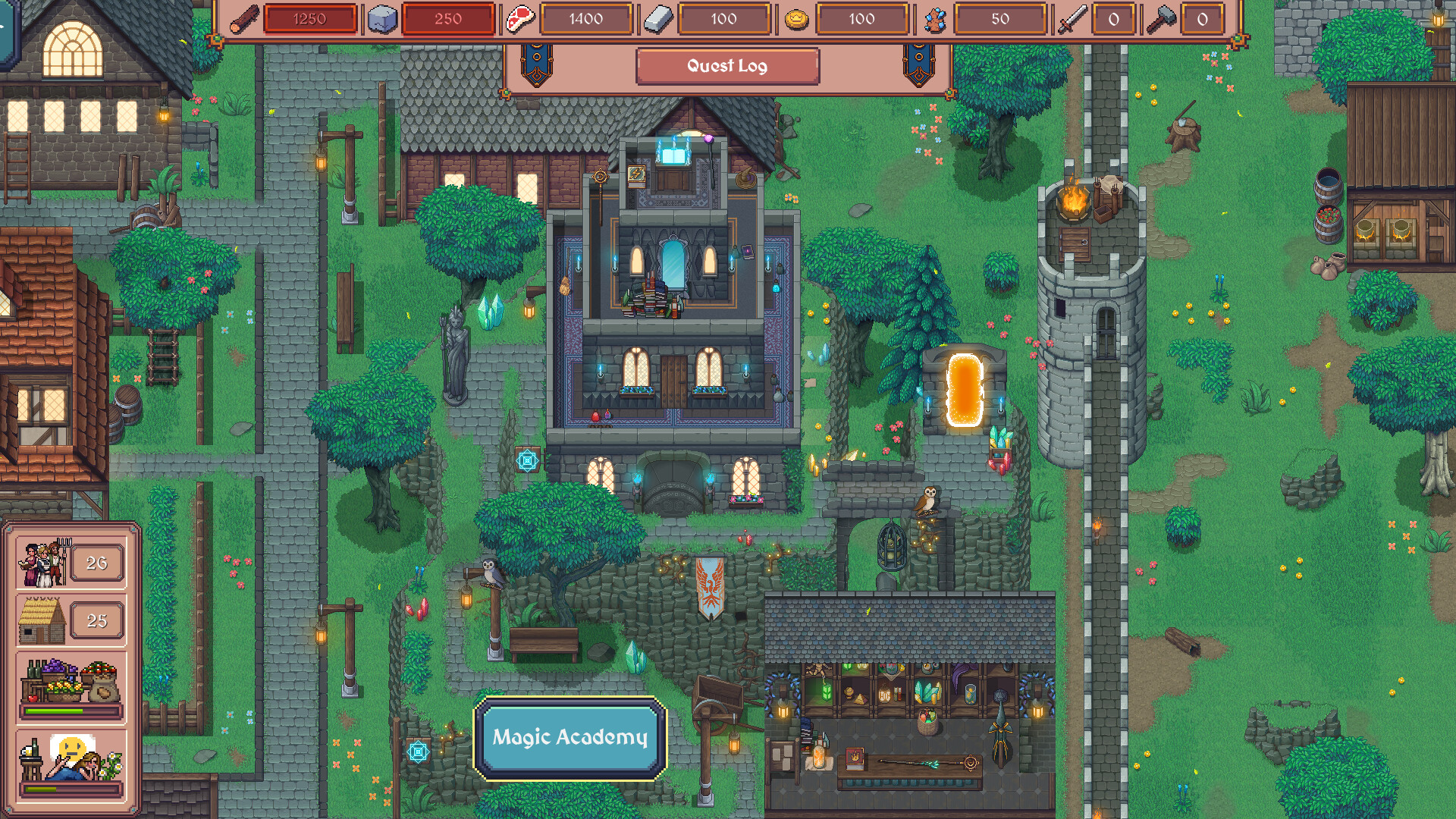The width and height of the screenshot is (1456, 819).
Task: Select the gold coin resource icon
Action: click(795, 18)
